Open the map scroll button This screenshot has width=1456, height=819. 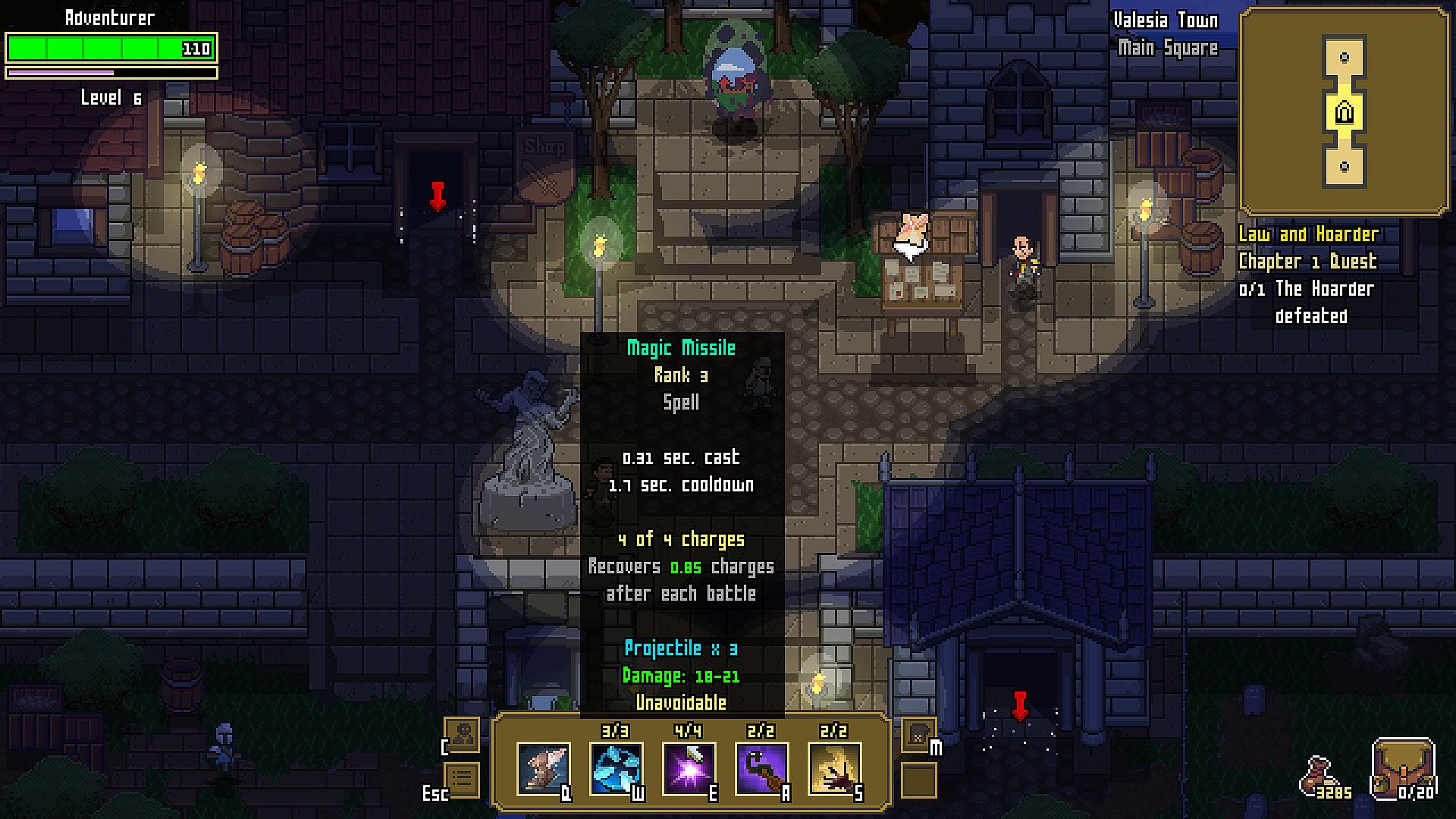(x=918, y=735)
